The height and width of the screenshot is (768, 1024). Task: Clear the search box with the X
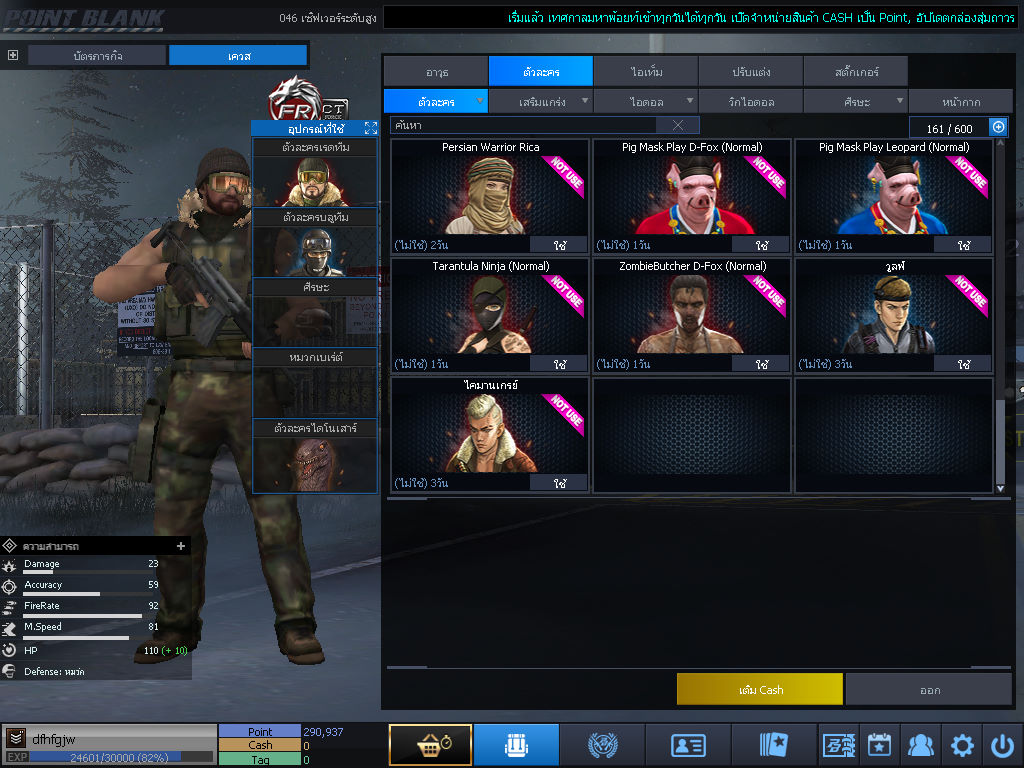point(678,125)
